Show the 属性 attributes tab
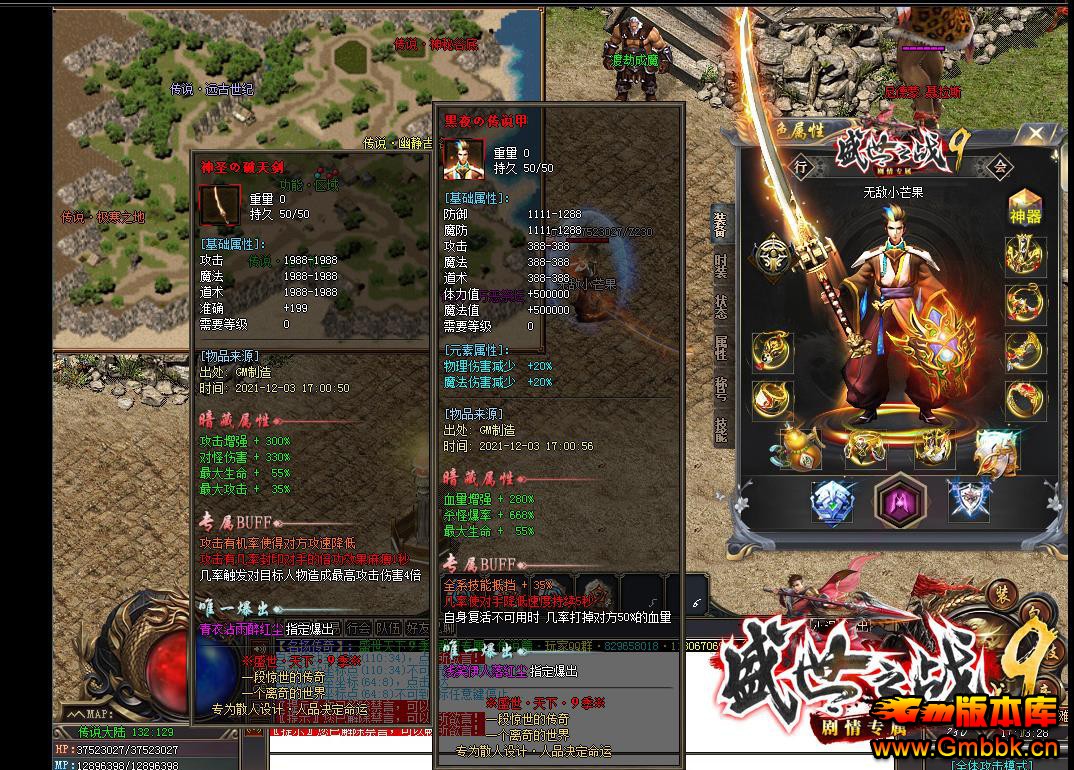Viewport: 1074px width, 770px height. tap(721, 347)
